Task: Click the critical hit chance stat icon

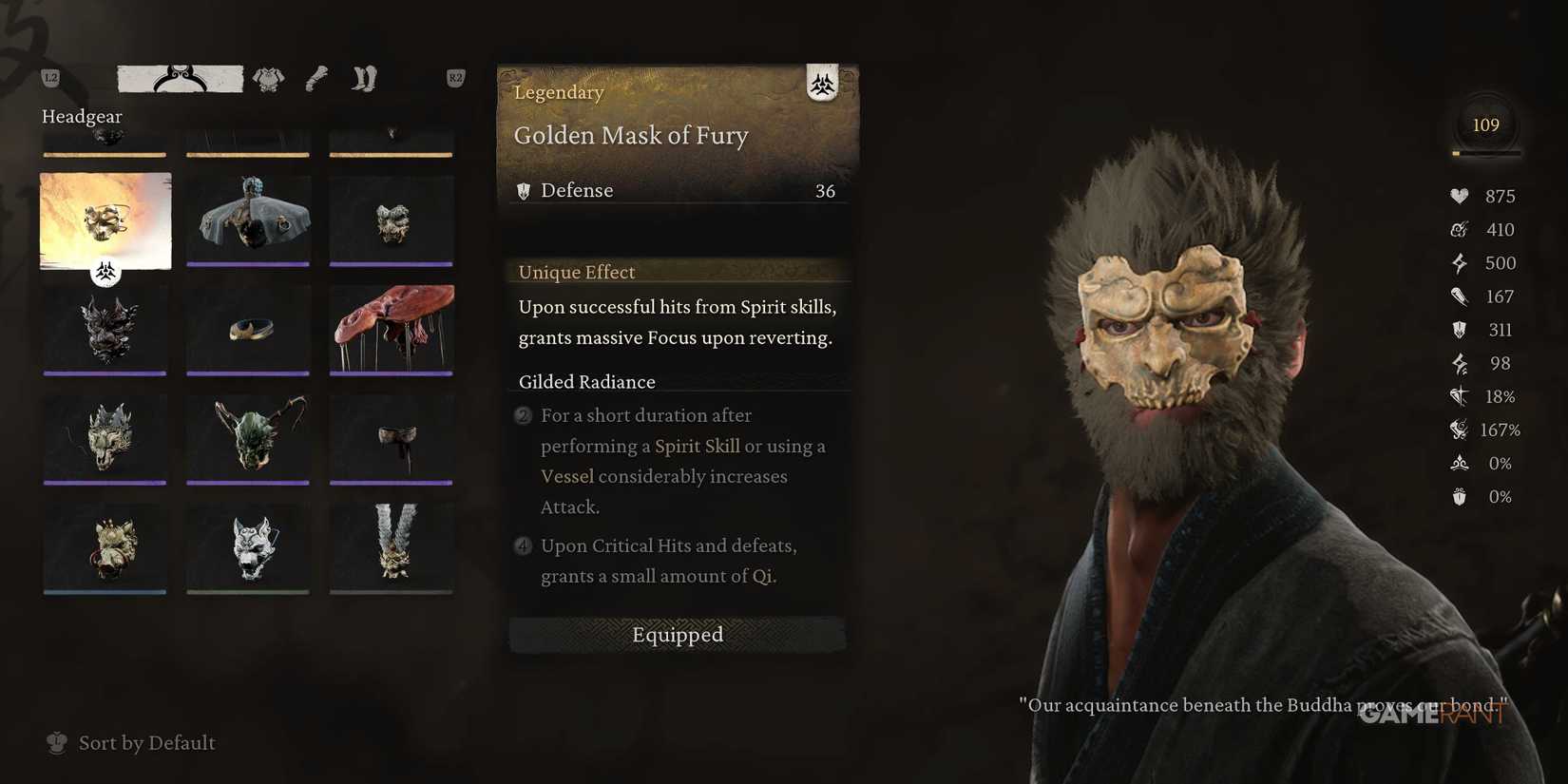Action: pos(1457,396)
